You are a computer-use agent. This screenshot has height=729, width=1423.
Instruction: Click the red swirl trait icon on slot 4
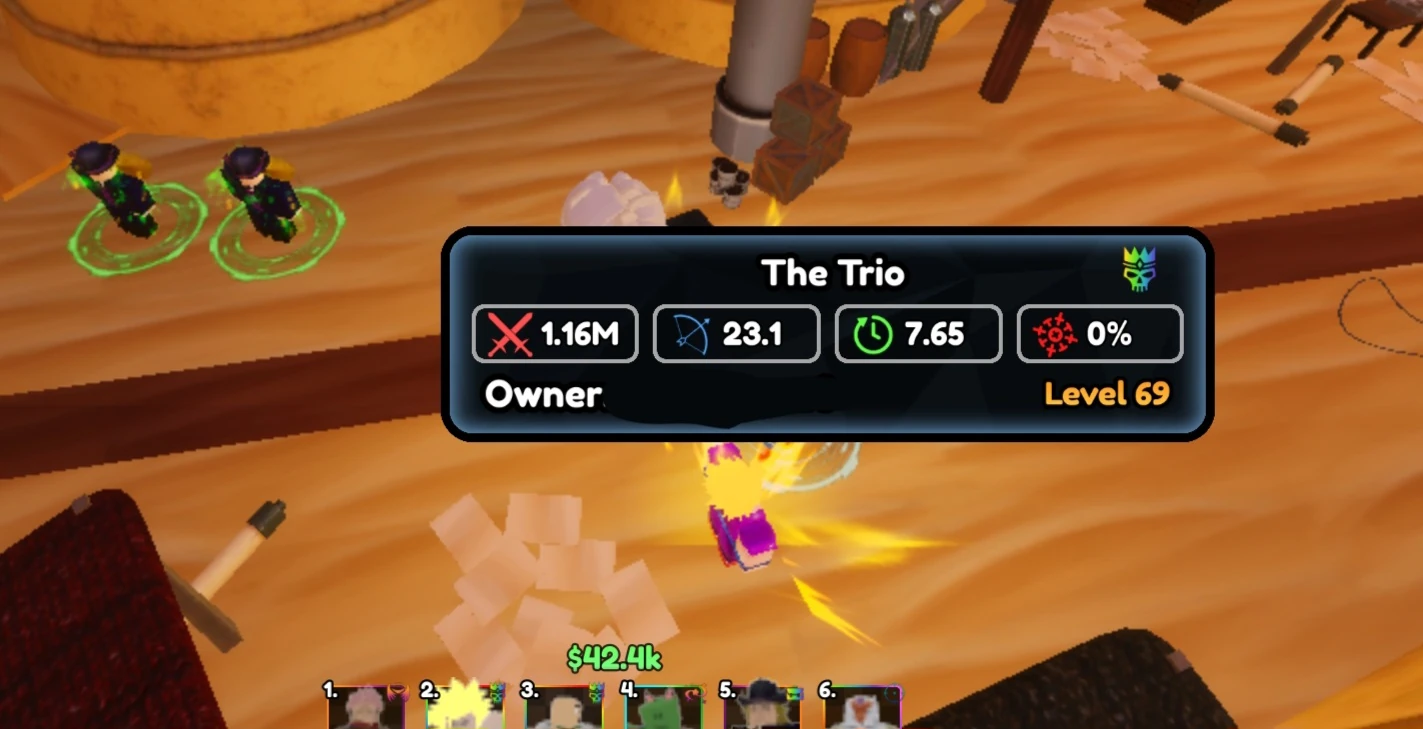pyautogui.click(x=694, y=694)
